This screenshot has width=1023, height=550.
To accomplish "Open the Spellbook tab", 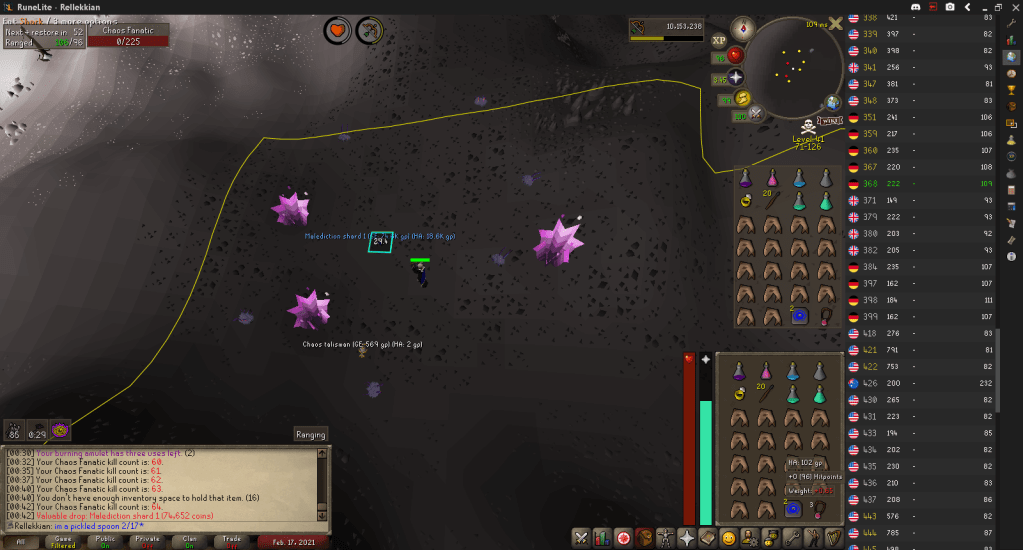I will [x=707, y=537].
